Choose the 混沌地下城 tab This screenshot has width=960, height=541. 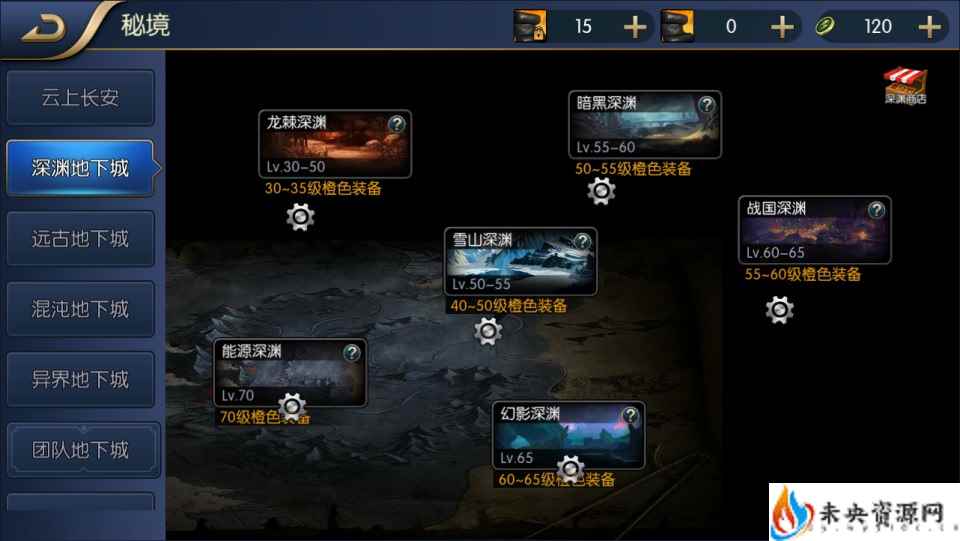(x=80, y=309)
